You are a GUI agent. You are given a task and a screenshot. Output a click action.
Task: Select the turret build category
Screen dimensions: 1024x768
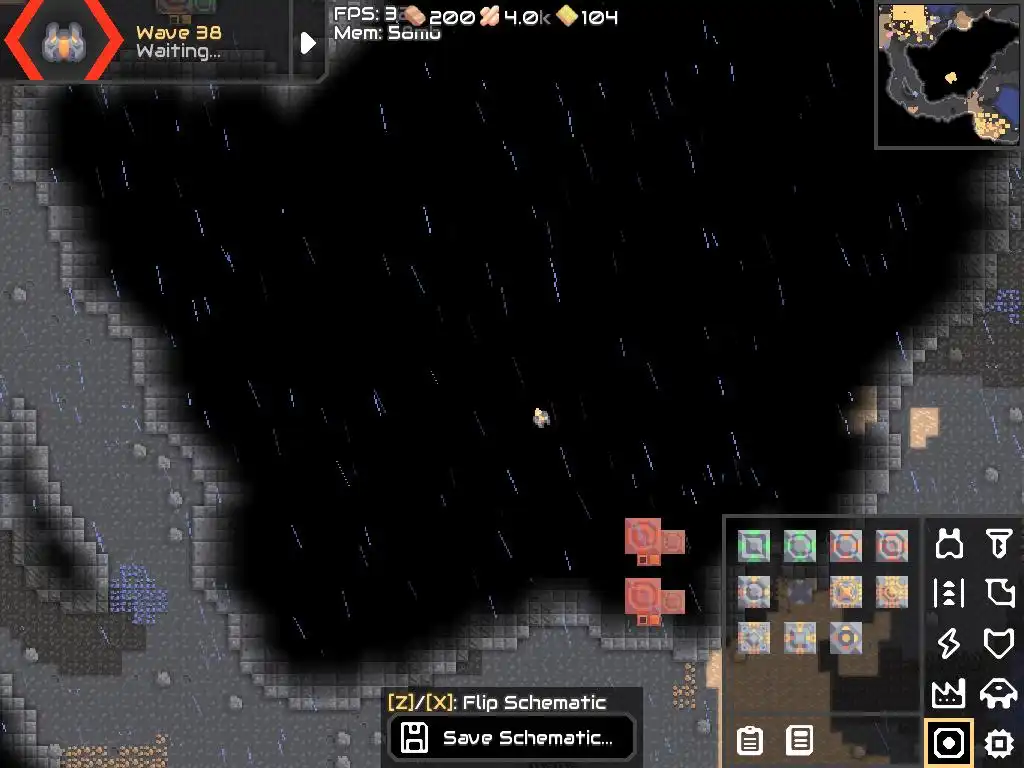click(949, 544)
